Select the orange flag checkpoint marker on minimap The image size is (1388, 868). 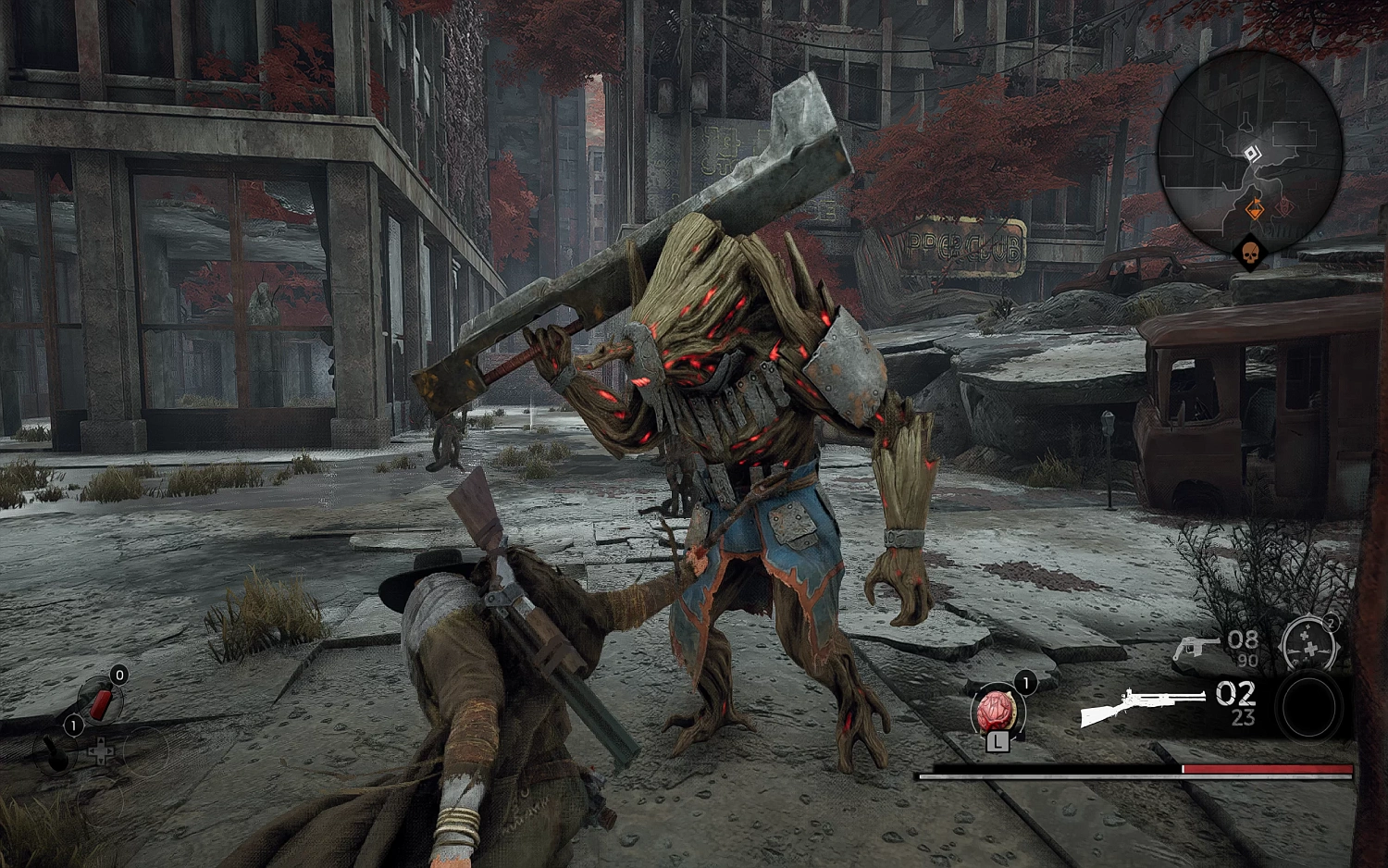[1255, 211]
